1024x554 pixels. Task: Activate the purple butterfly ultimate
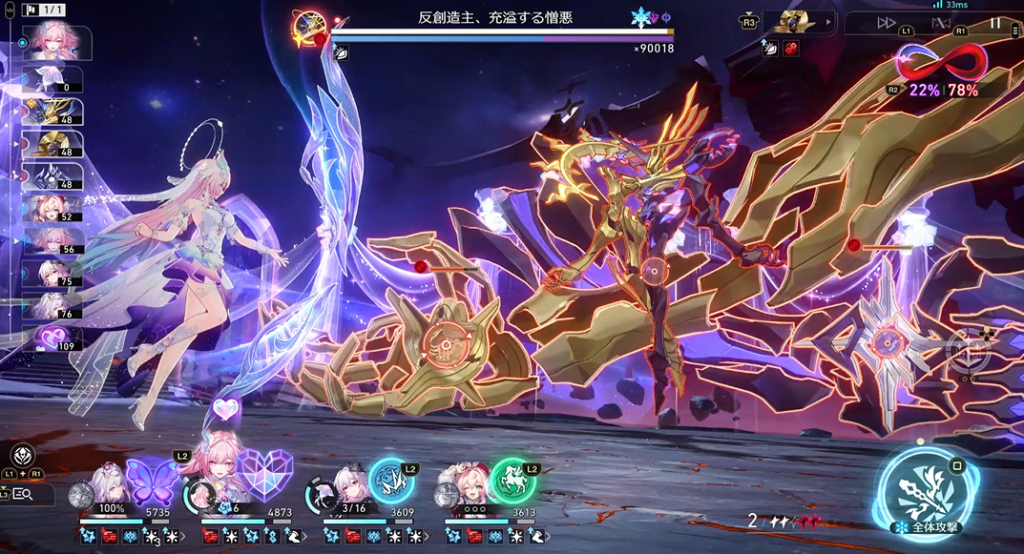pyautogui.click(x=149, y=478)
